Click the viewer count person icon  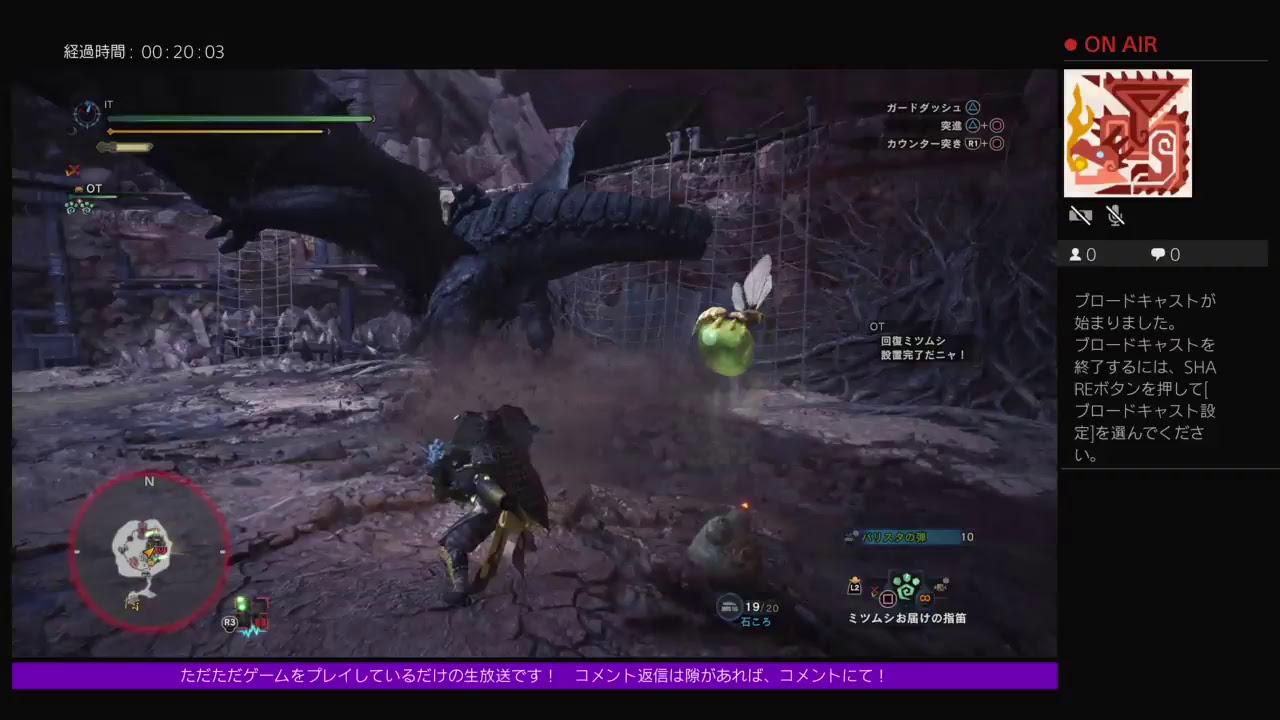(1076, 254)
